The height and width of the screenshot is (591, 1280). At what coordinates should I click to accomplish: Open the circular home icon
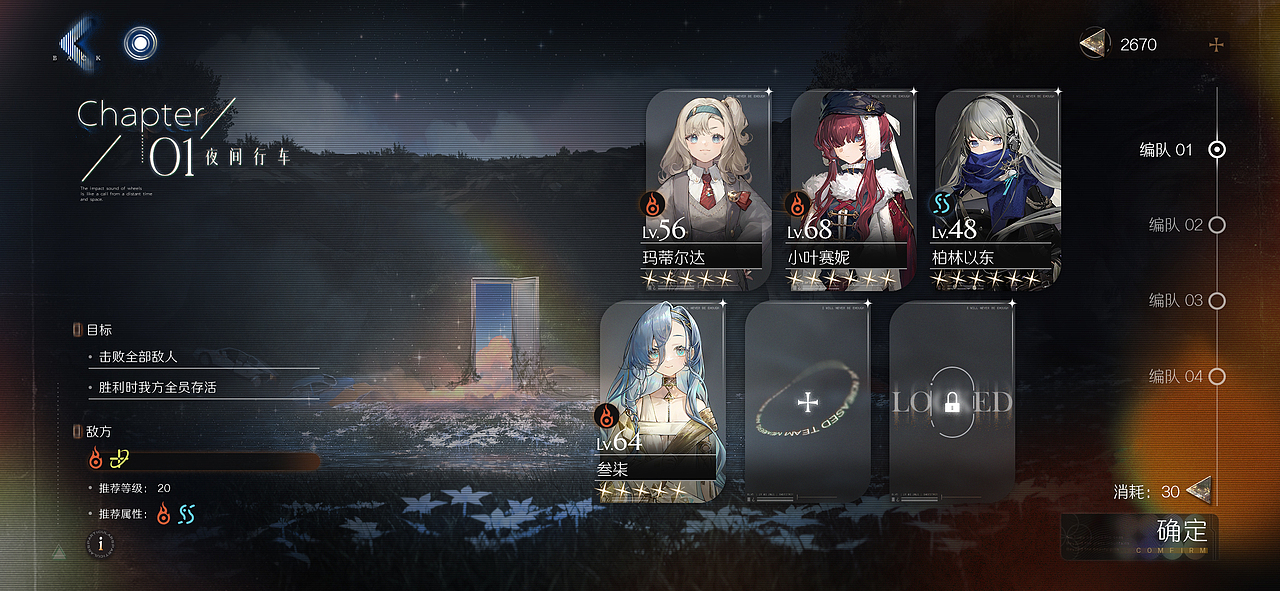click(141, 43)
